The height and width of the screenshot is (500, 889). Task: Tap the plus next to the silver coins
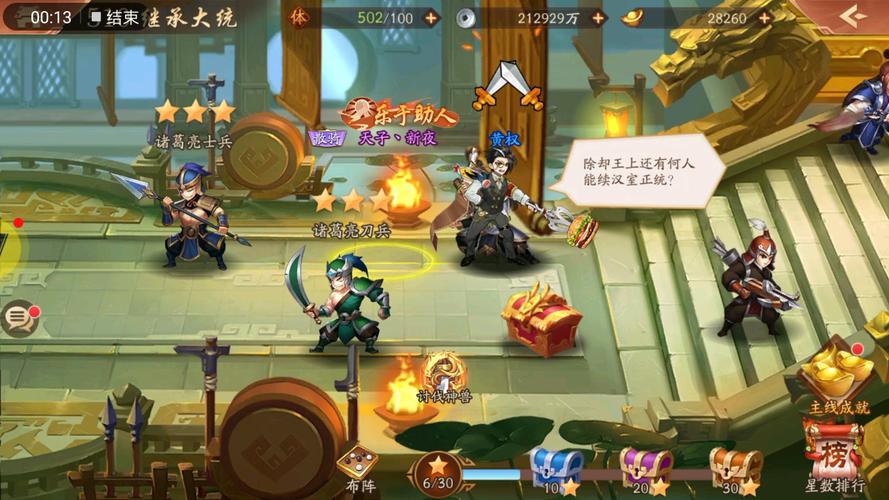[x=598, y=17]
